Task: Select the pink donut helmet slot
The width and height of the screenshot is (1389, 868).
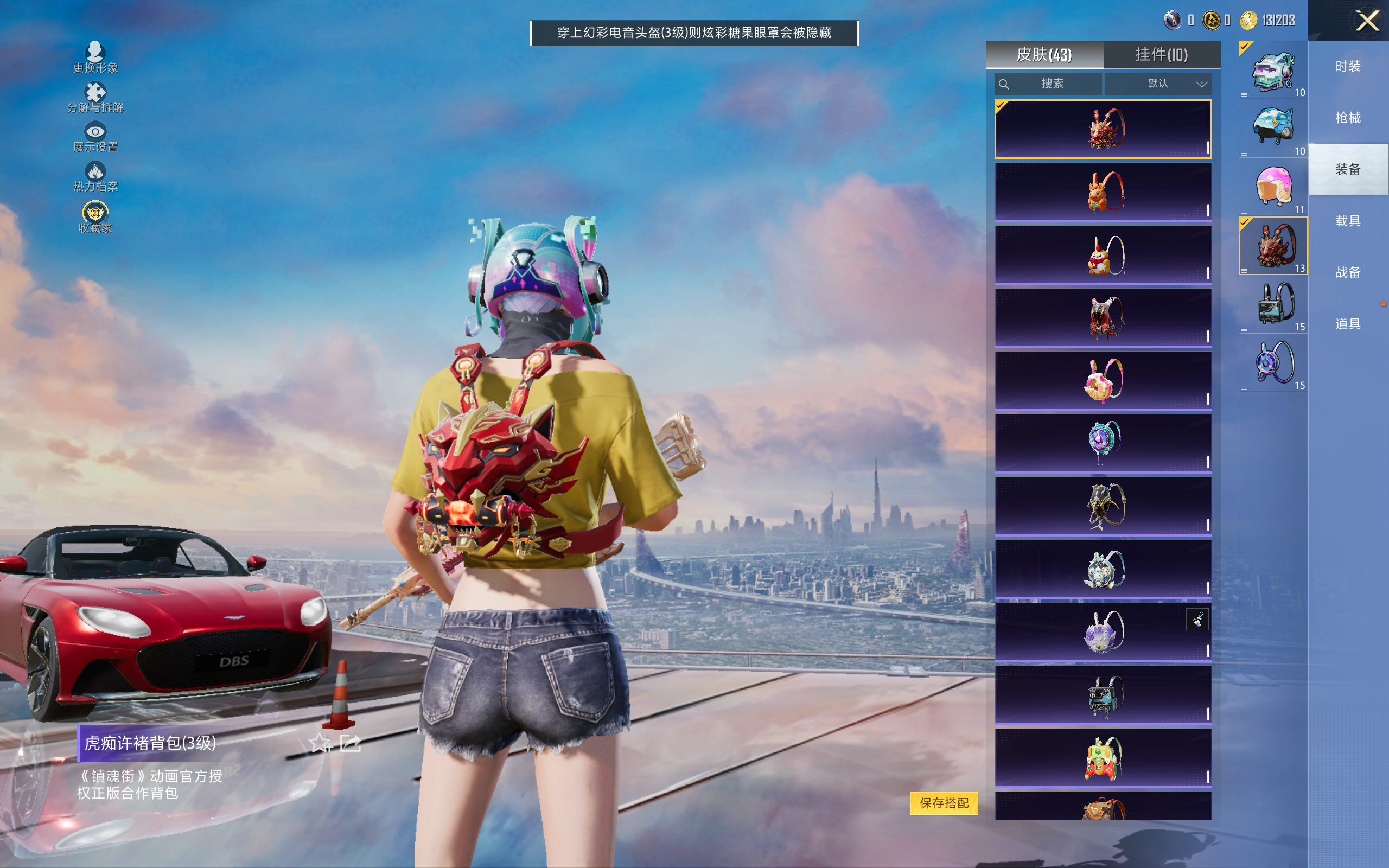Action: pos(1273,187)
